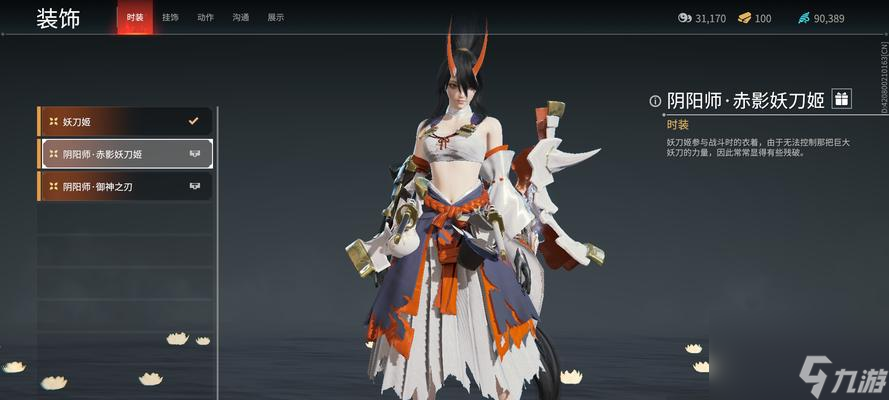Screen dimensions: 889x400
Task: Open the info icon next to outfit name
Action: coord(655,100)
